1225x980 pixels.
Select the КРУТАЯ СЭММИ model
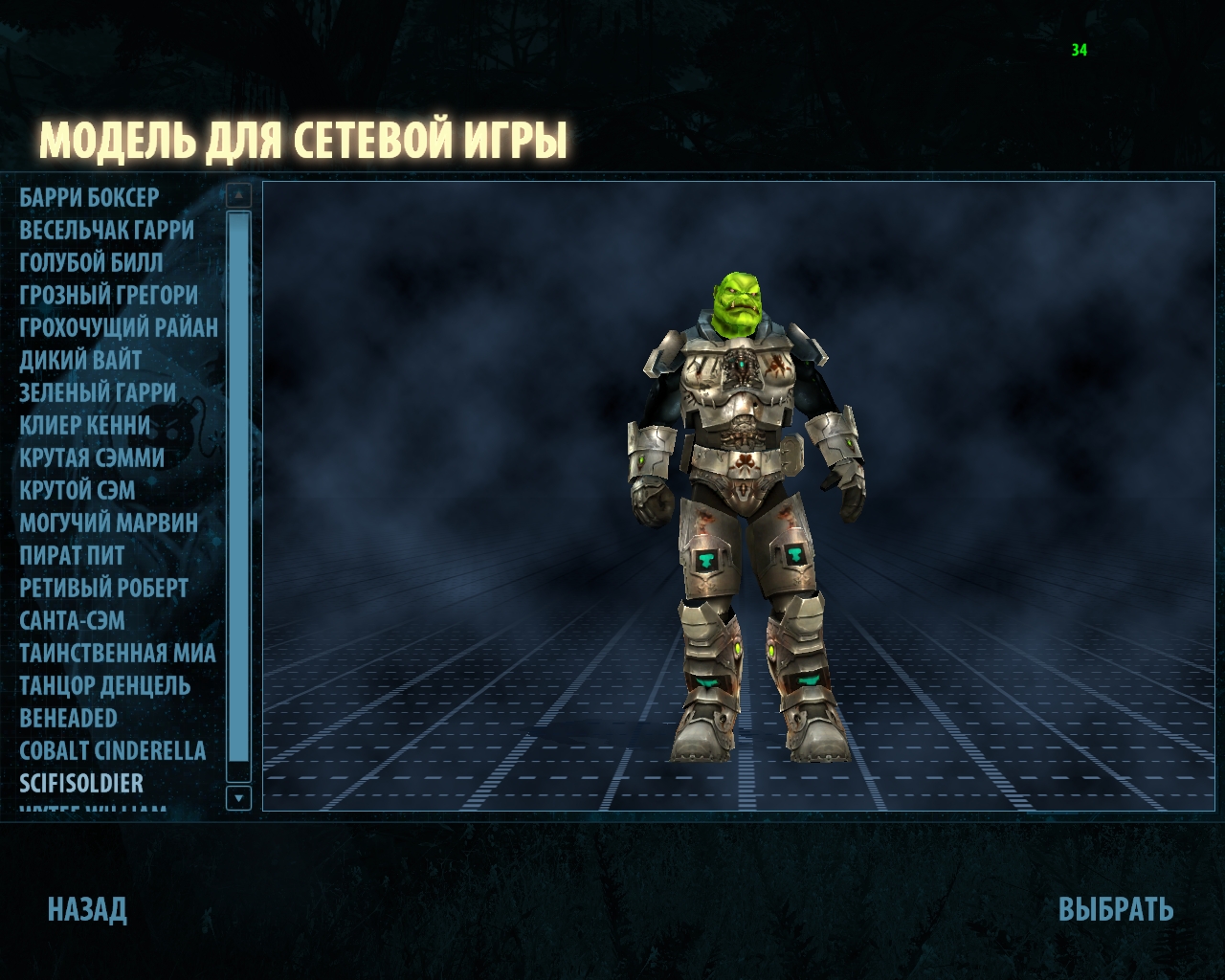92,458
